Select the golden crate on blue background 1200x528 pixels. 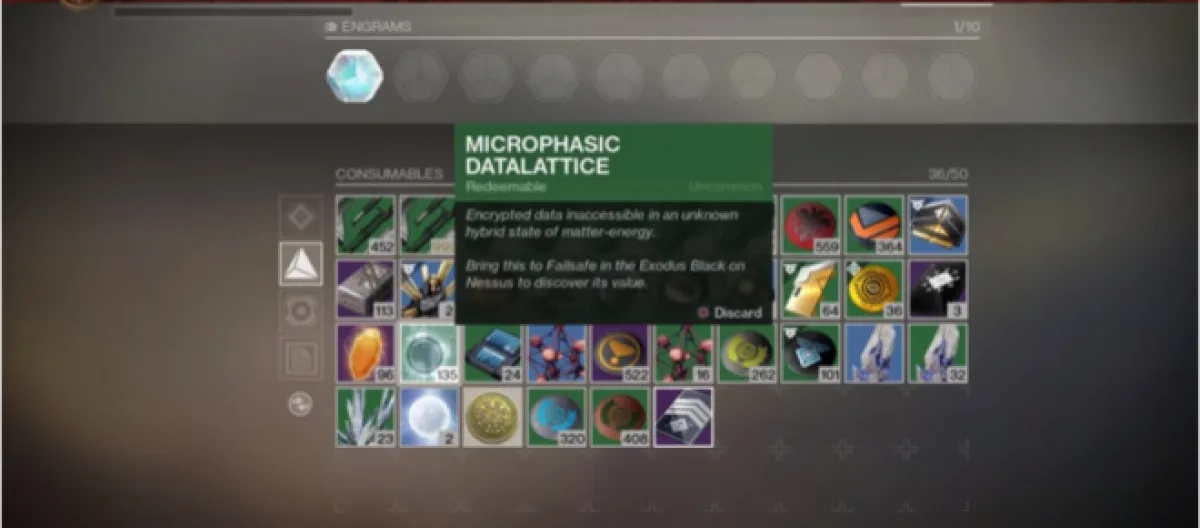tap(937, 225)
